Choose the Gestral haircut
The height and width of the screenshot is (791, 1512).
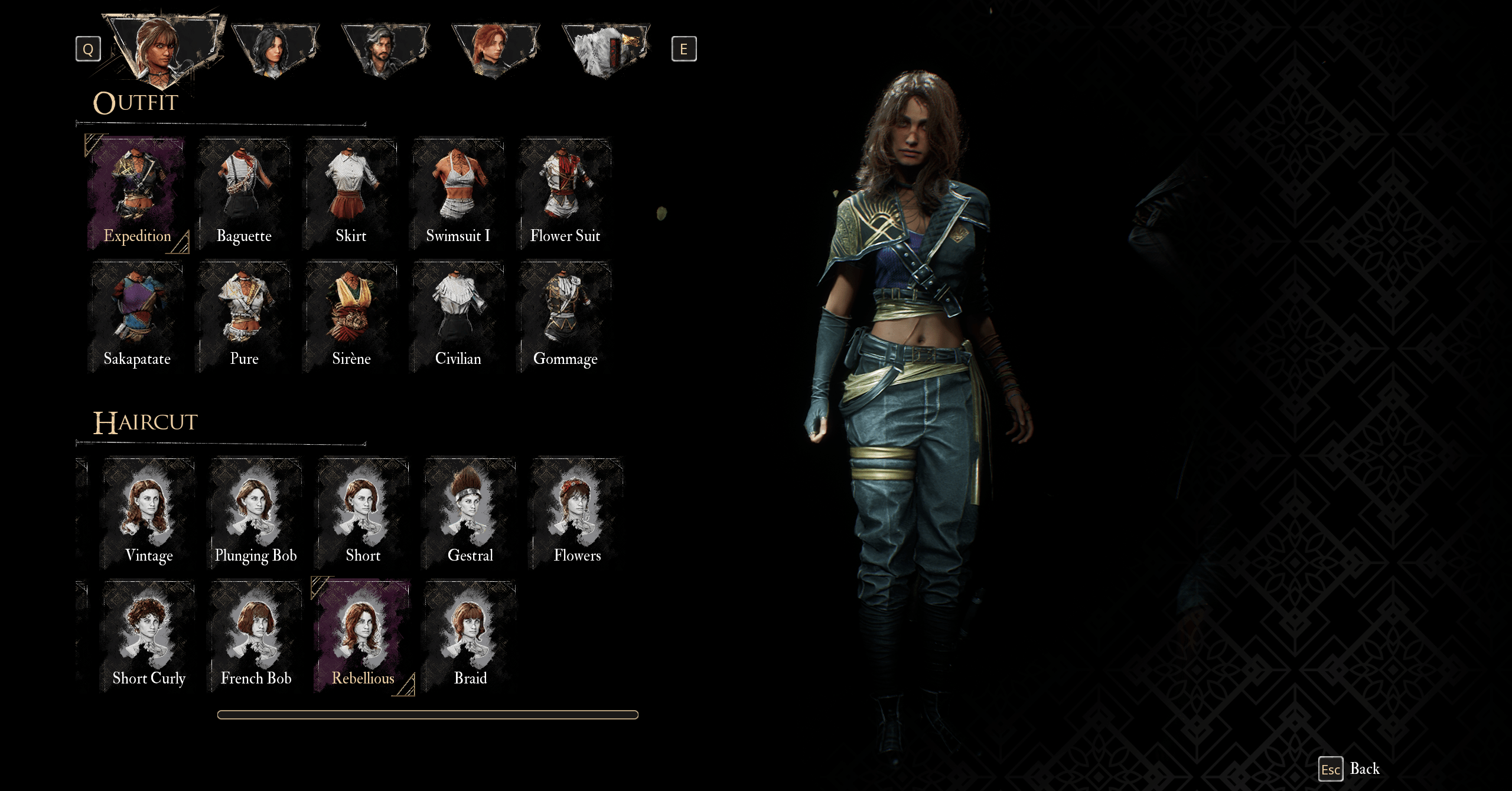(470, 513)
